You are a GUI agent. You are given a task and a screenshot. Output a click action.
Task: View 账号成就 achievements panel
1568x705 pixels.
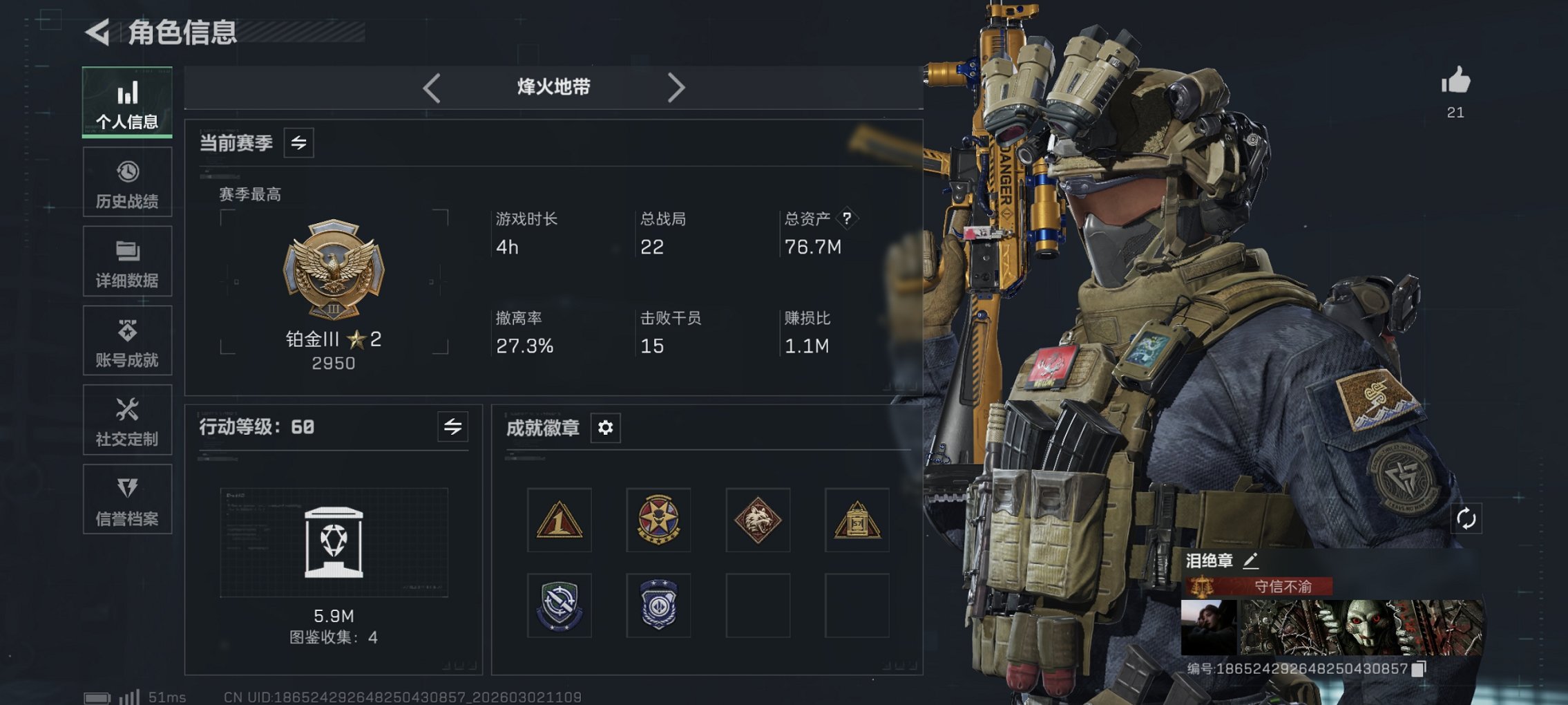coord(126,340)
